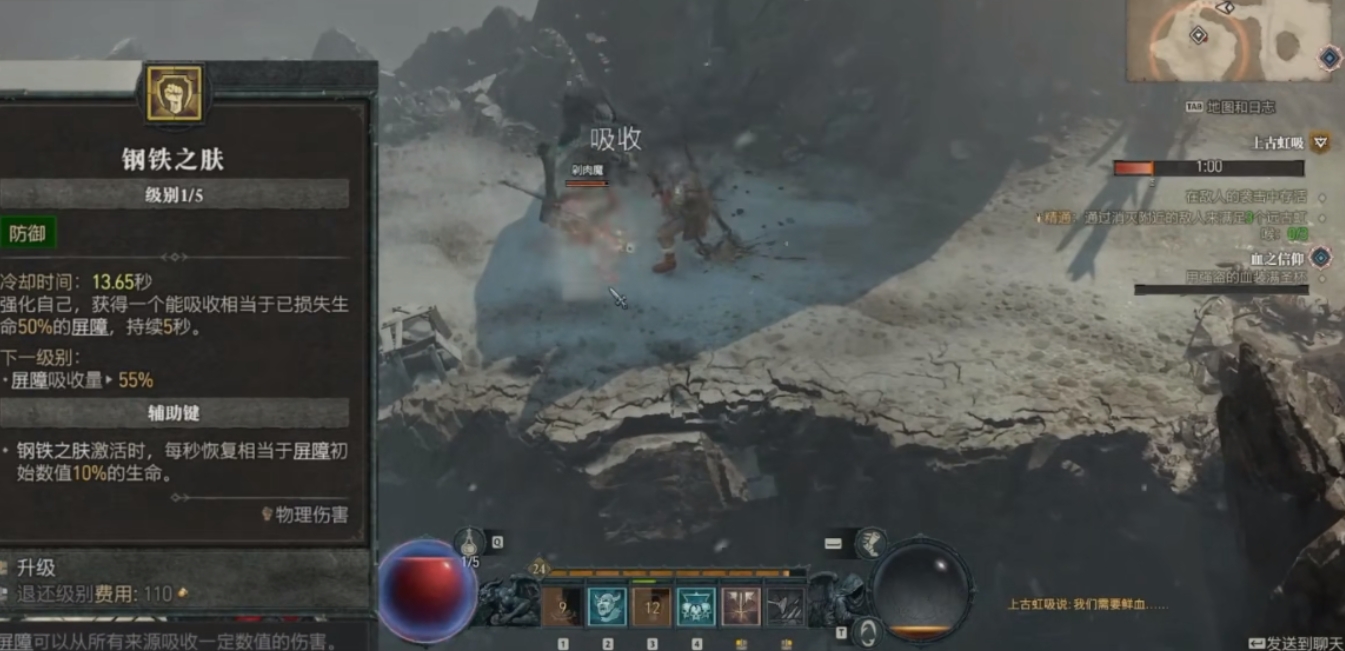Select the 防御 tag label
Screen dimensions: 1345x651
27,234
